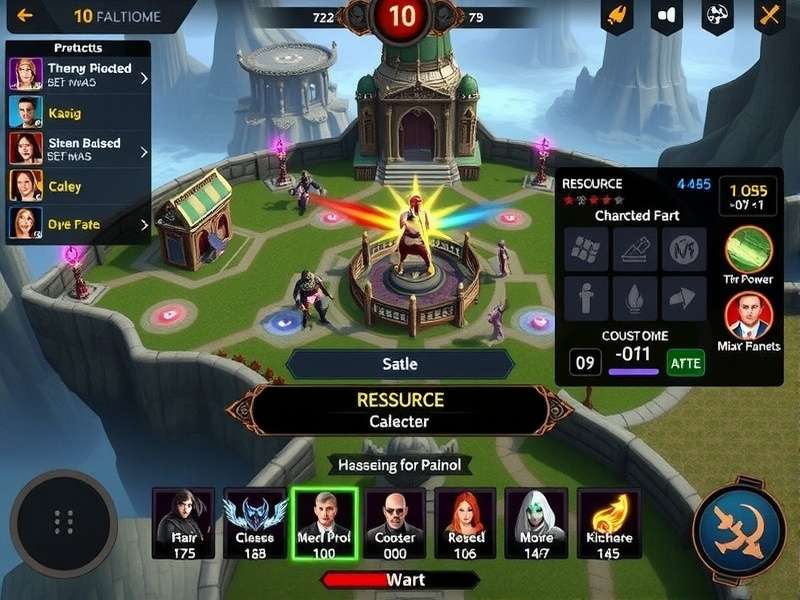
Task: Tap the round blue action button
Action: [739, 531]
